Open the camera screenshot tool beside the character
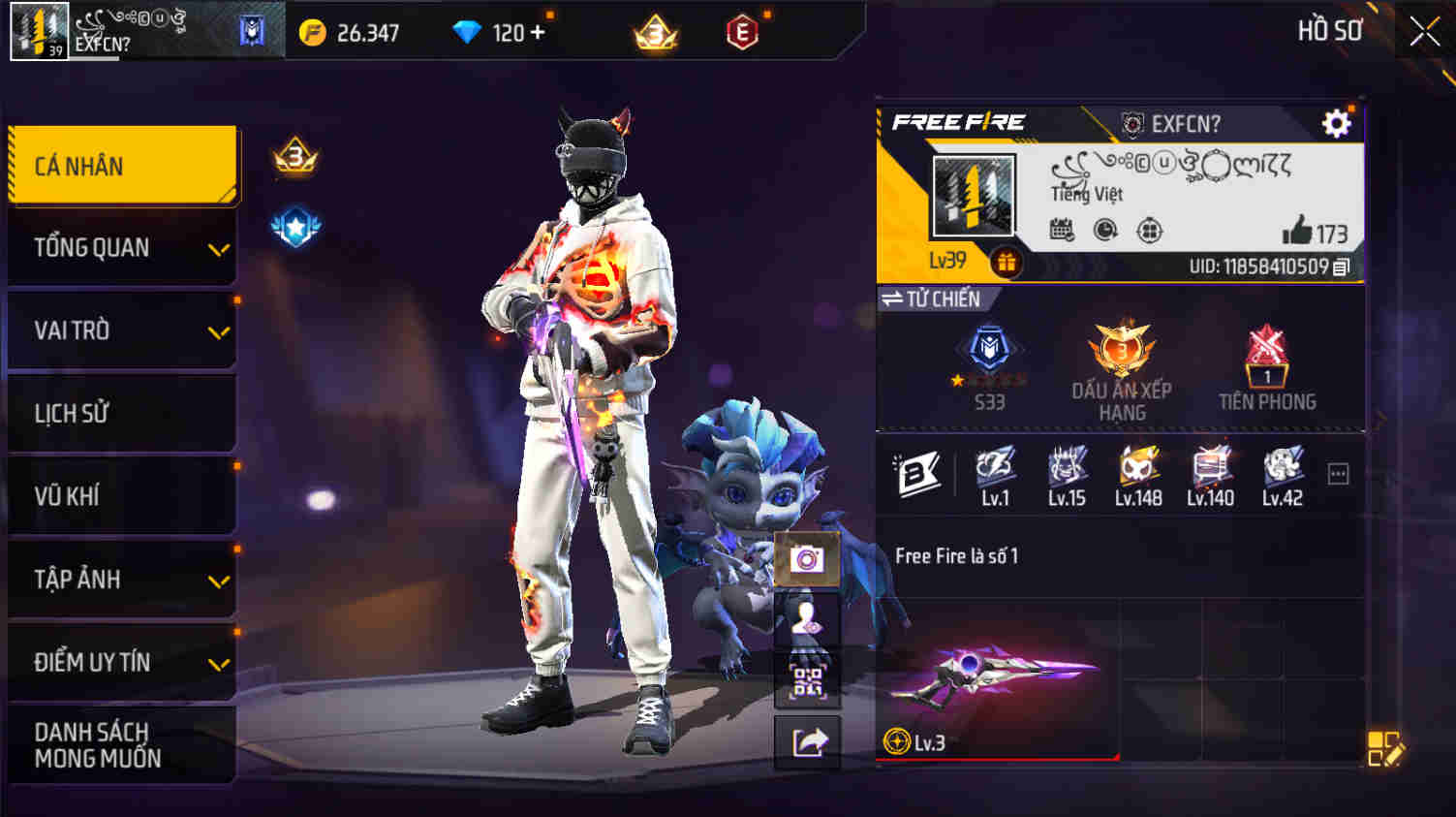 pos(807,557)
